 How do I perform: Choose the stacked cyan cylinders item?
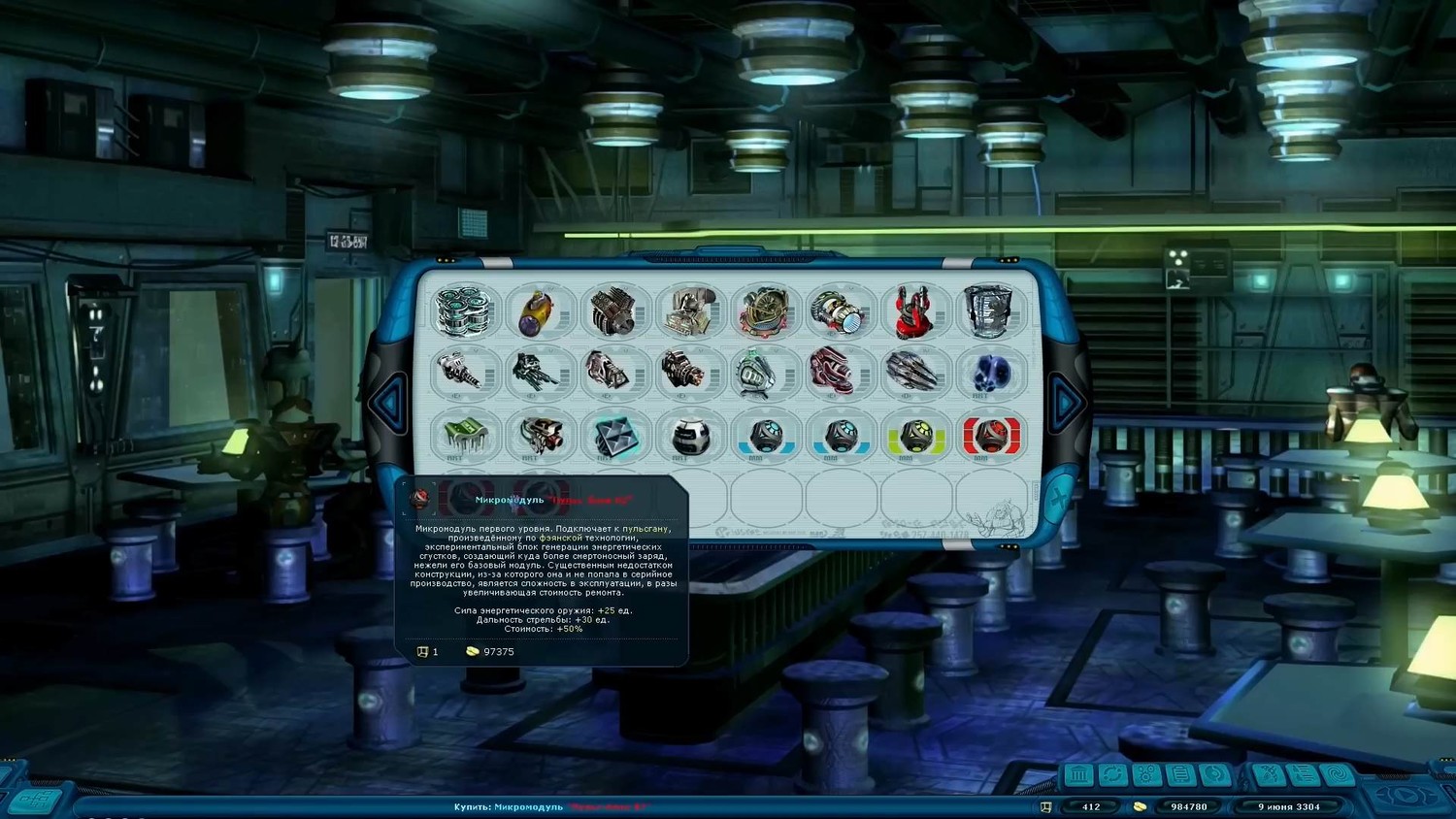(x=465, y=311)
